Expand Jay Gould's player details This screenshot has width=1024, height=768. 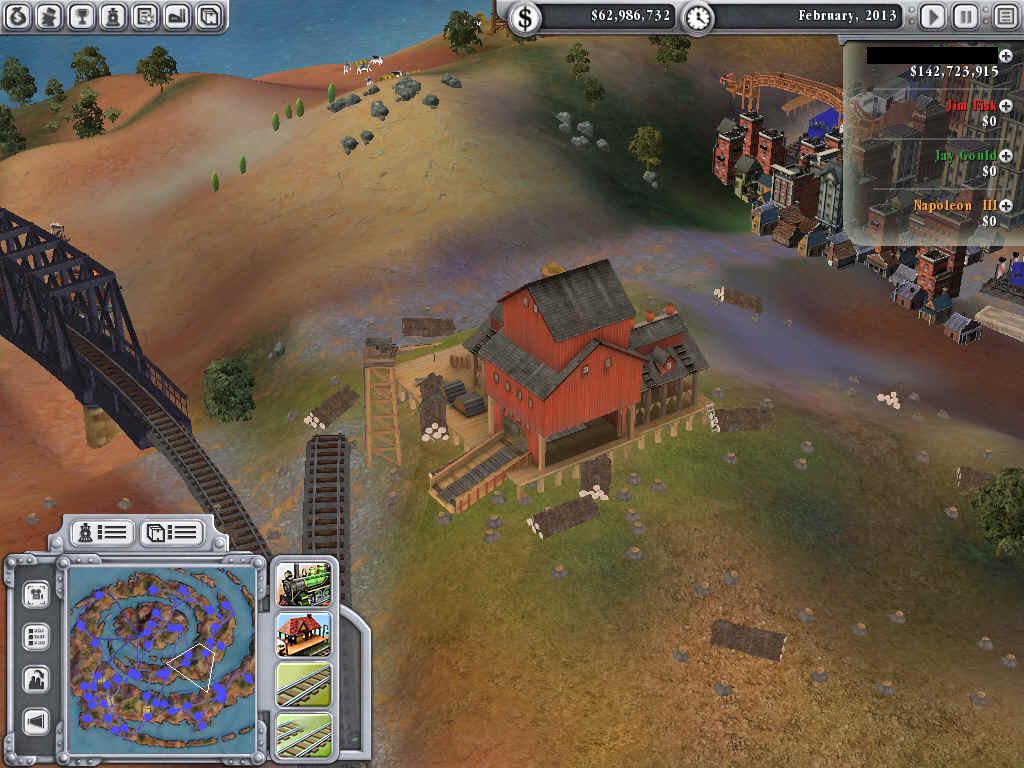tap(1005, 156)
